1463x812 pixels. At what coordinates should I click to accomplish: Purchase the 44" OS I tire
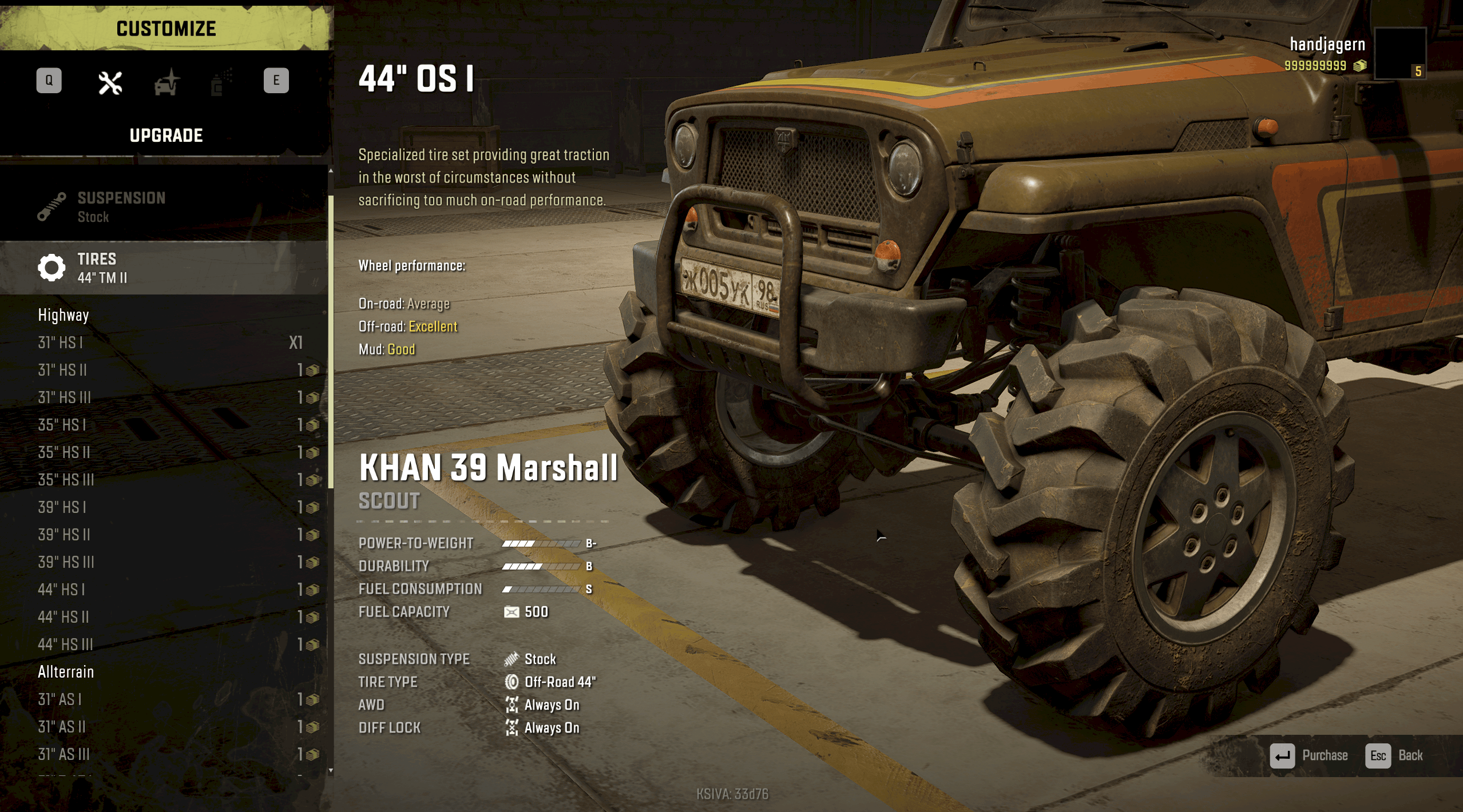point(1309,755)
